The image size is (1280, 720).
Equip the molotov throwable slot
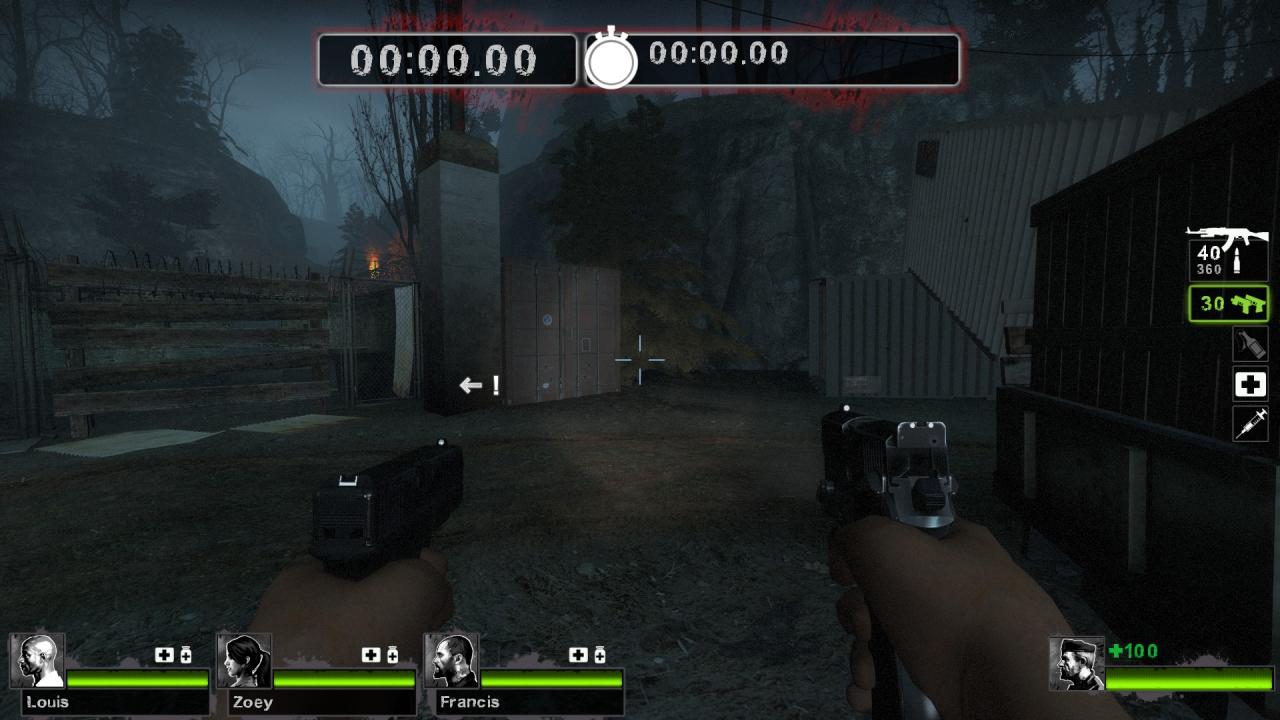tap(1250, 344)
